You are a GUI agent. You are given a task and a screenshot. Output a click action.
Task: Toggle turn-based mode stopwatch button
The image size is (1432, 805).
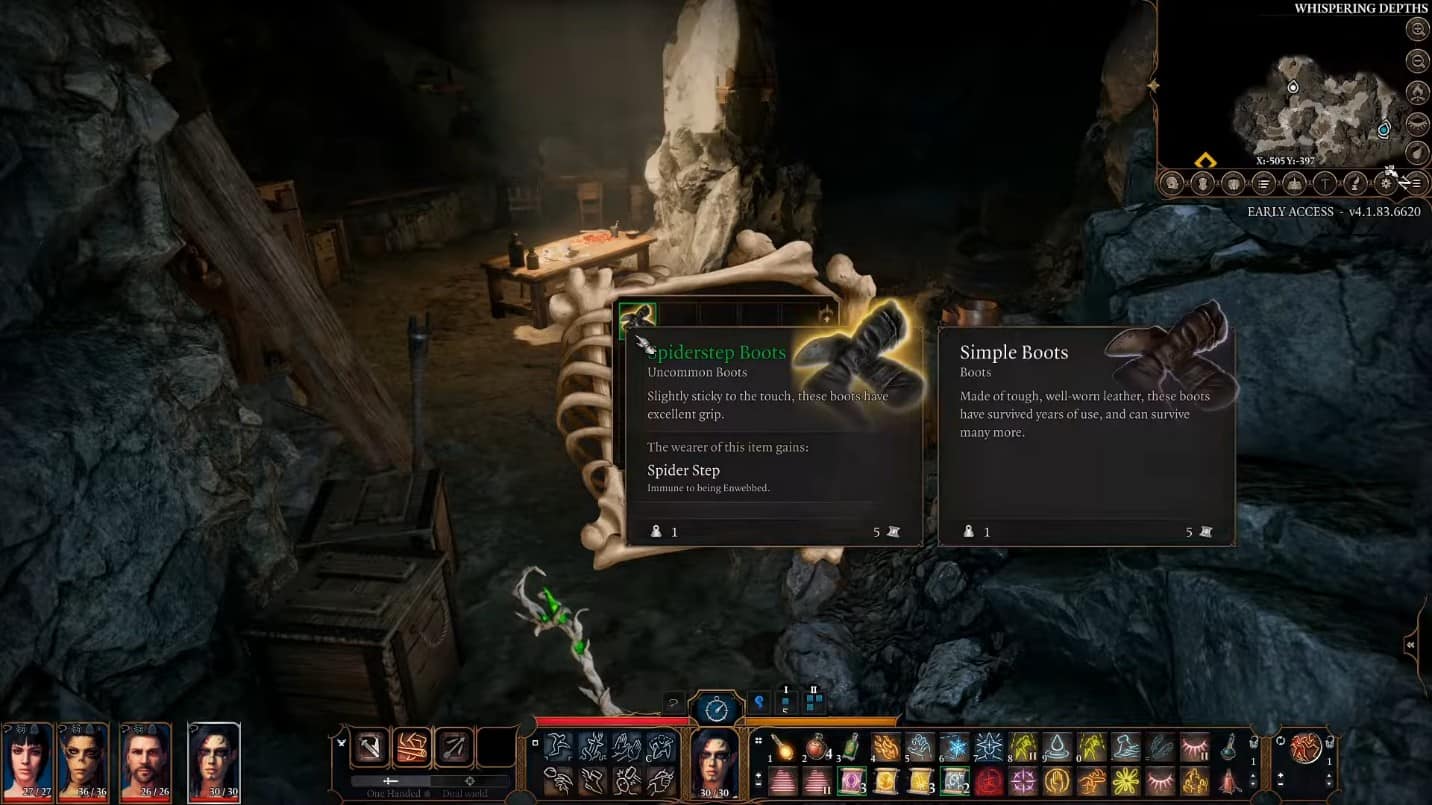coord(716,709)
